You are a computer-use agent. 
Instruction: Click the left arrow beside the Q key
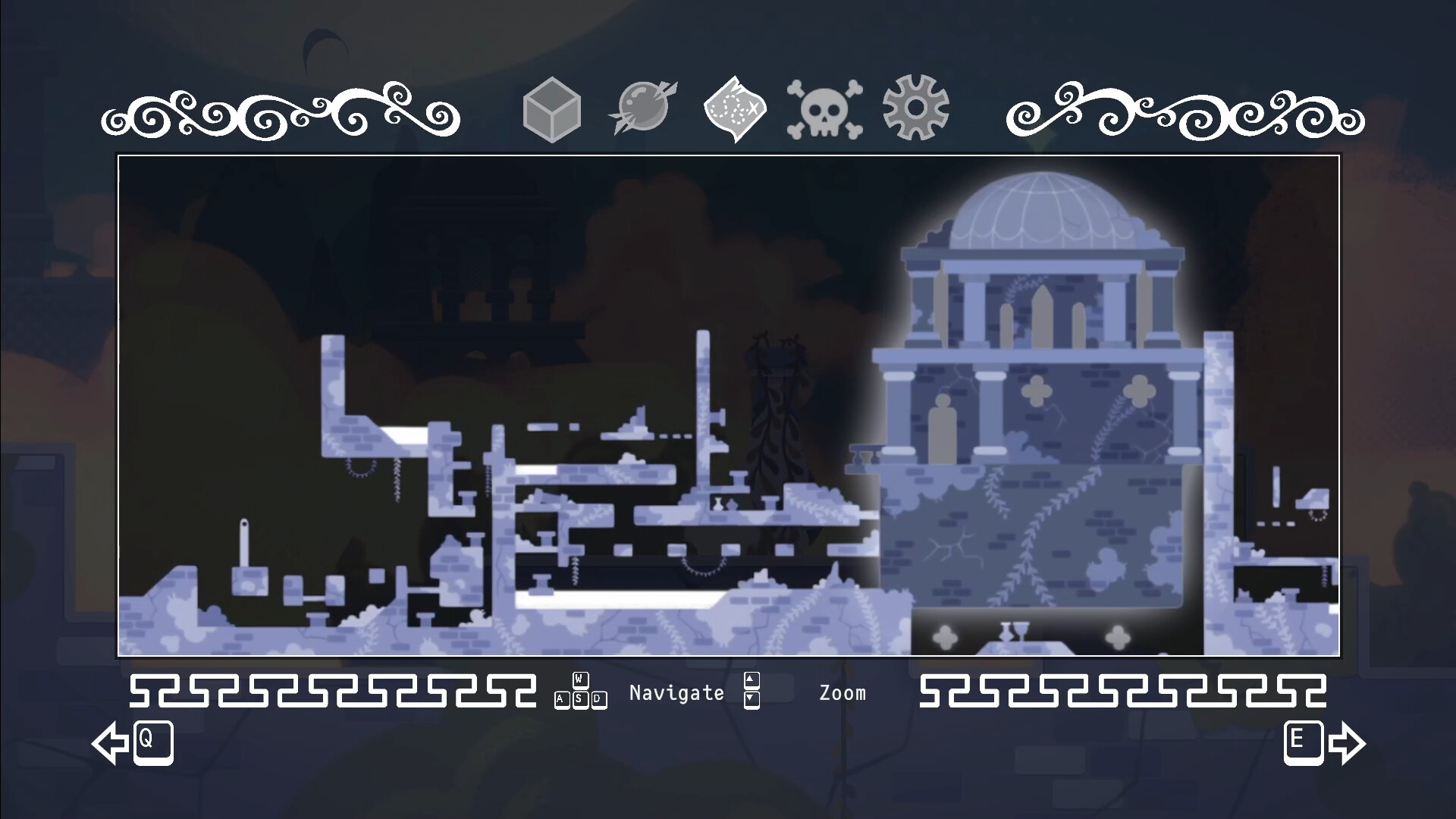(111, 744)
